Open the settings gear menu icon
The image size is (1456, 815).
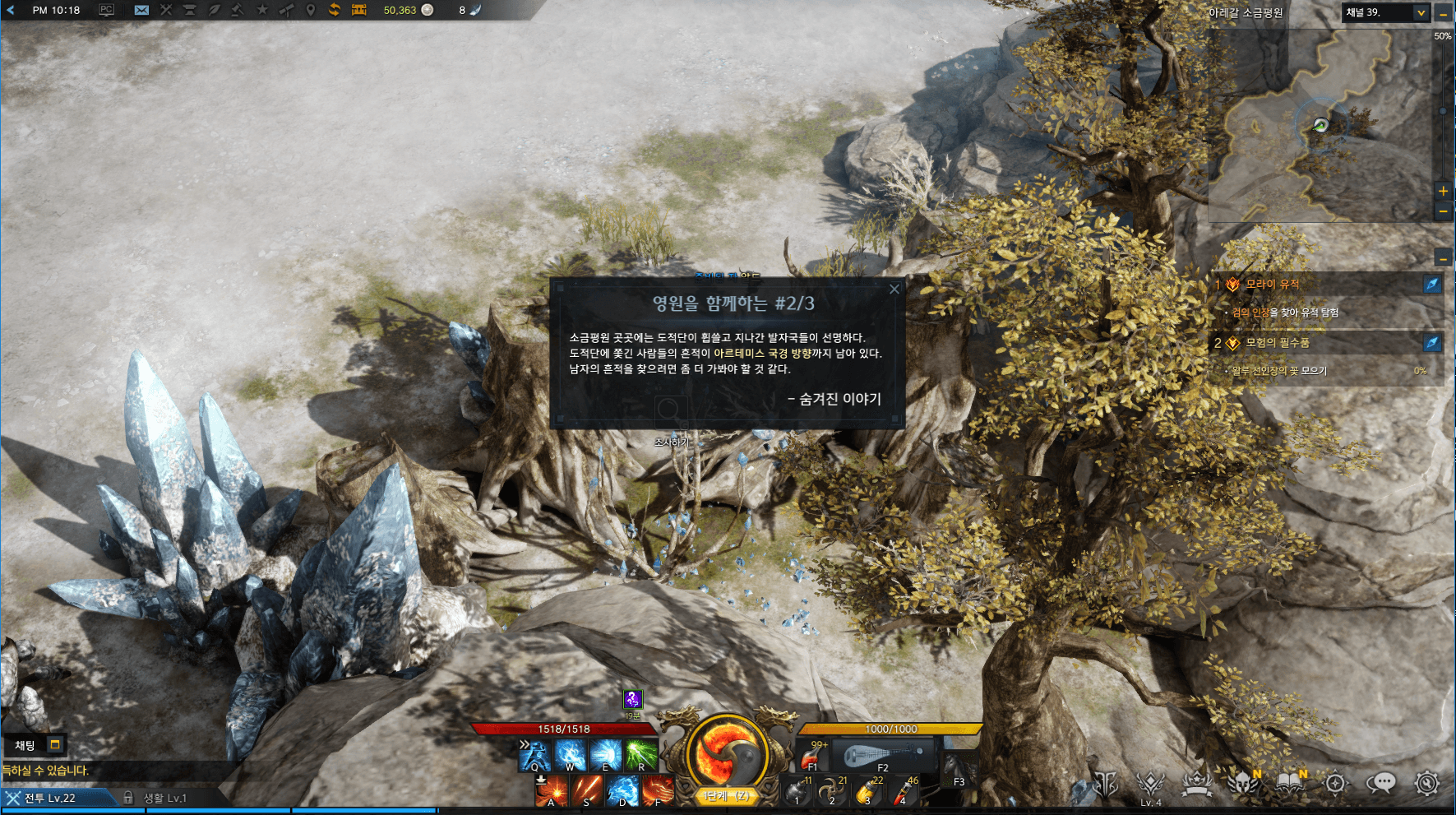tap(1427, 783)
